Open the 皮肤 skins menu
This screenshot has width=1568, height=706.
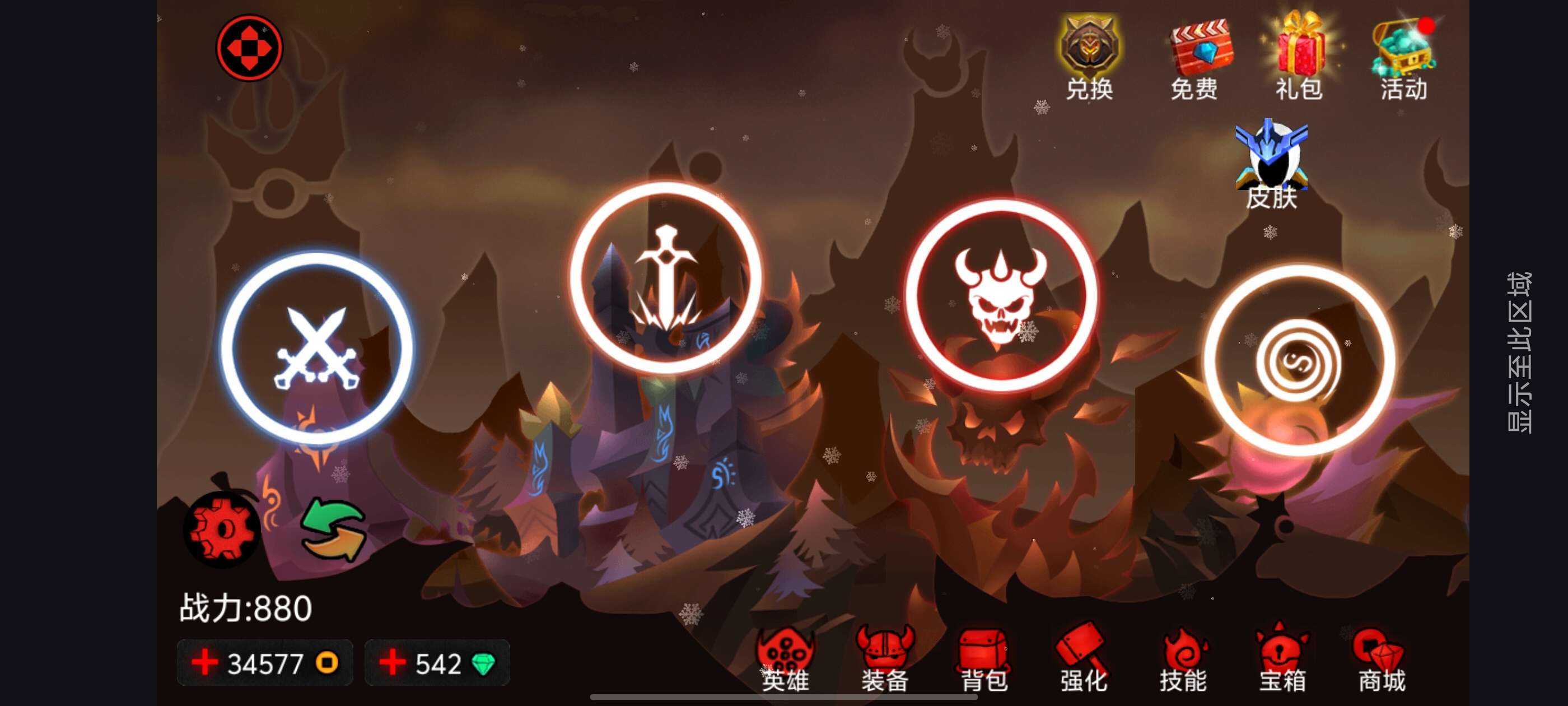[x=1272, y=165]
